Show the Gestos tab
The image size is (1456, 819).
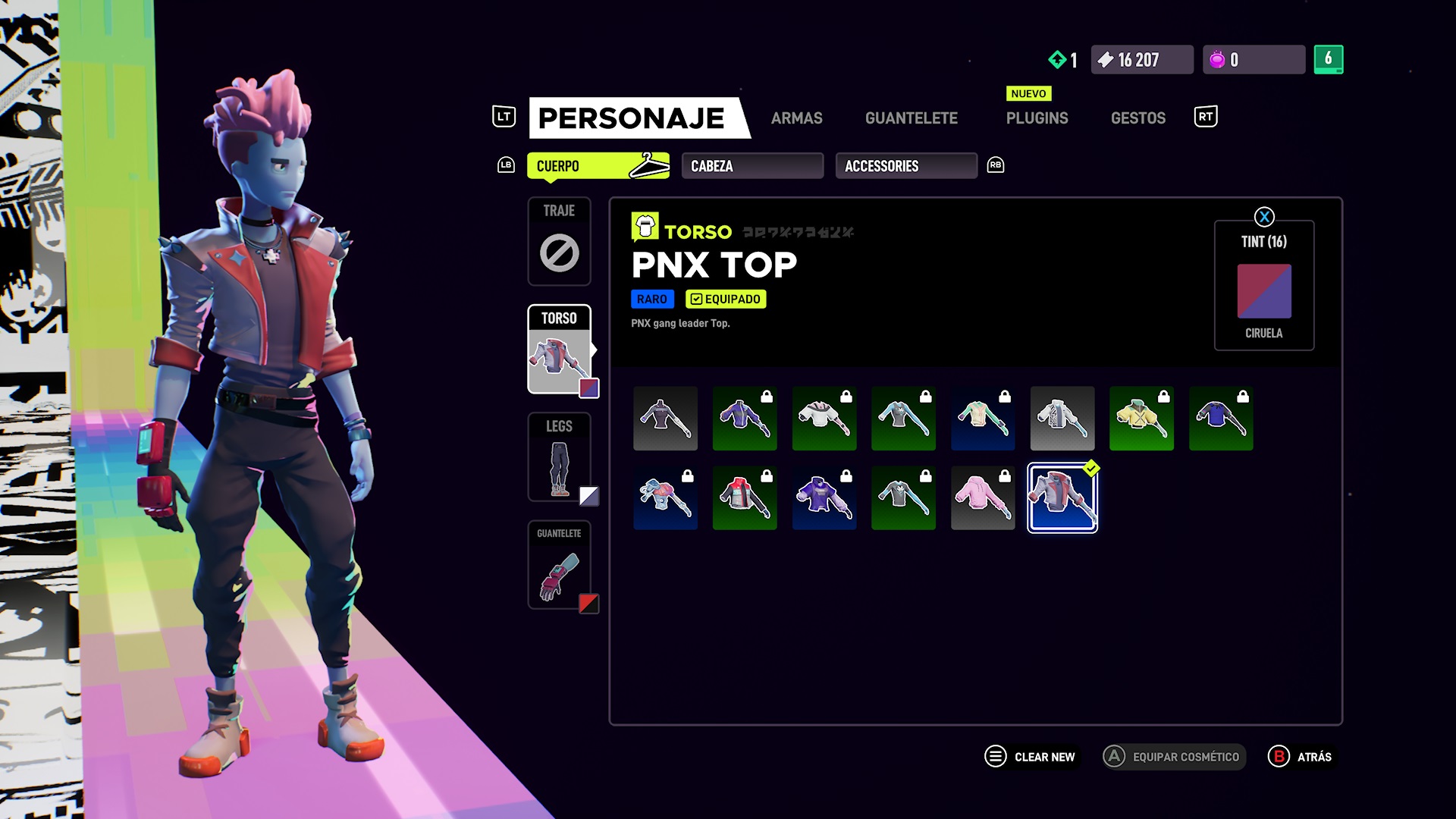[x=1137, y=118]
